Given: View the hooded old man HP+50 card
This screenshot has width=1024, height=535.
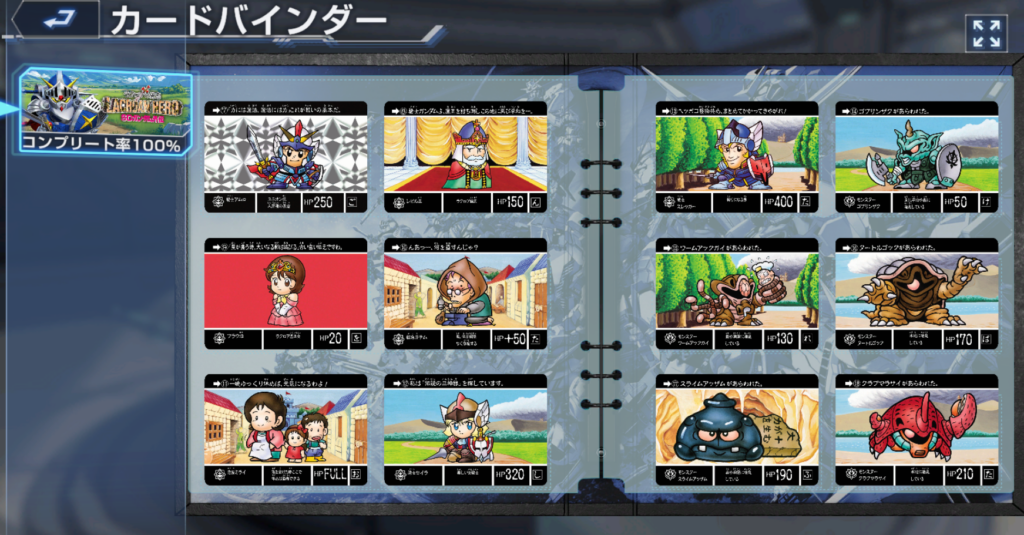Looking at the screenshot, I should click(466, 294).
